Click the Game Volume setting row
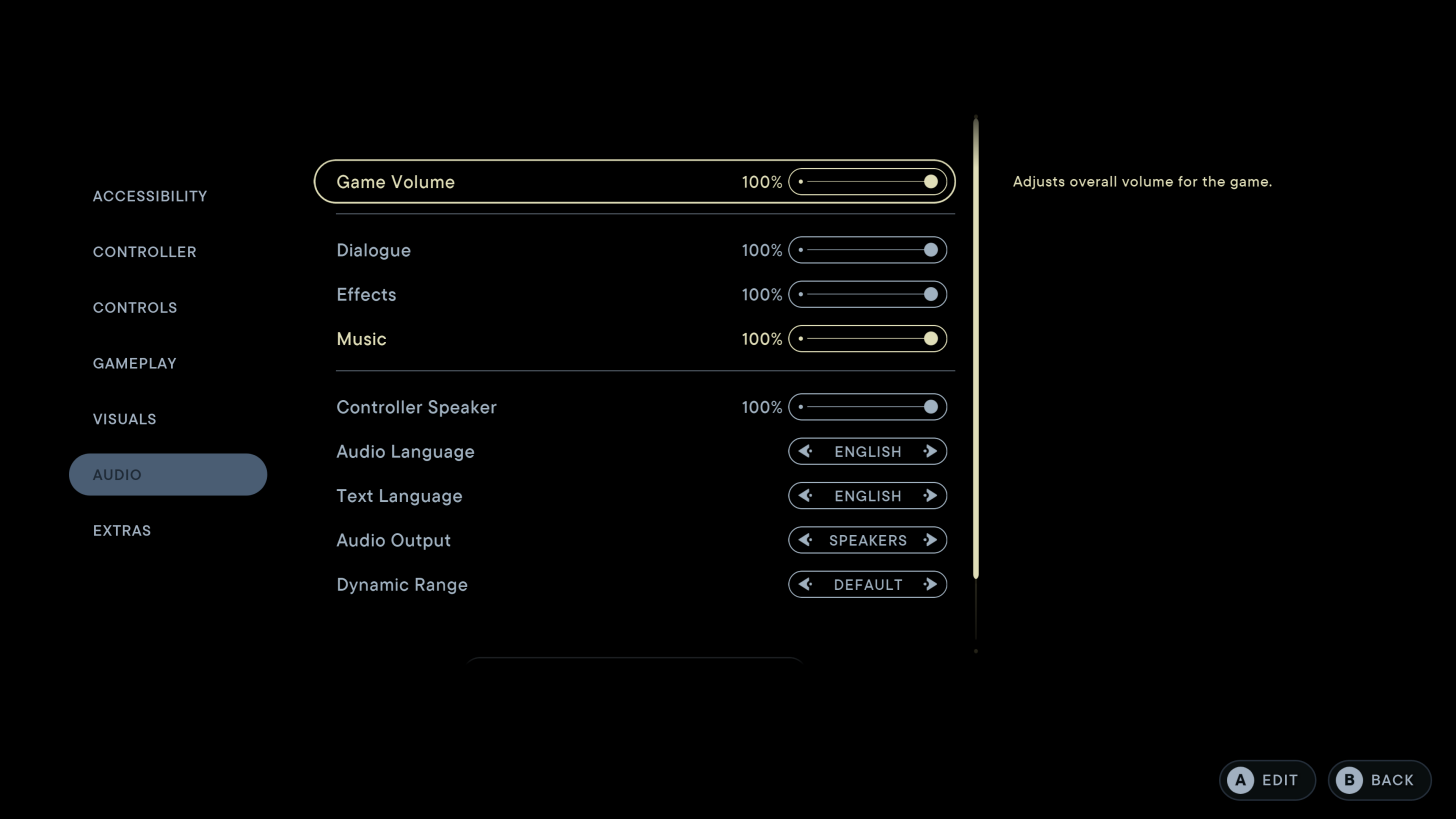 pyautogui.click(x=634, y=181)
